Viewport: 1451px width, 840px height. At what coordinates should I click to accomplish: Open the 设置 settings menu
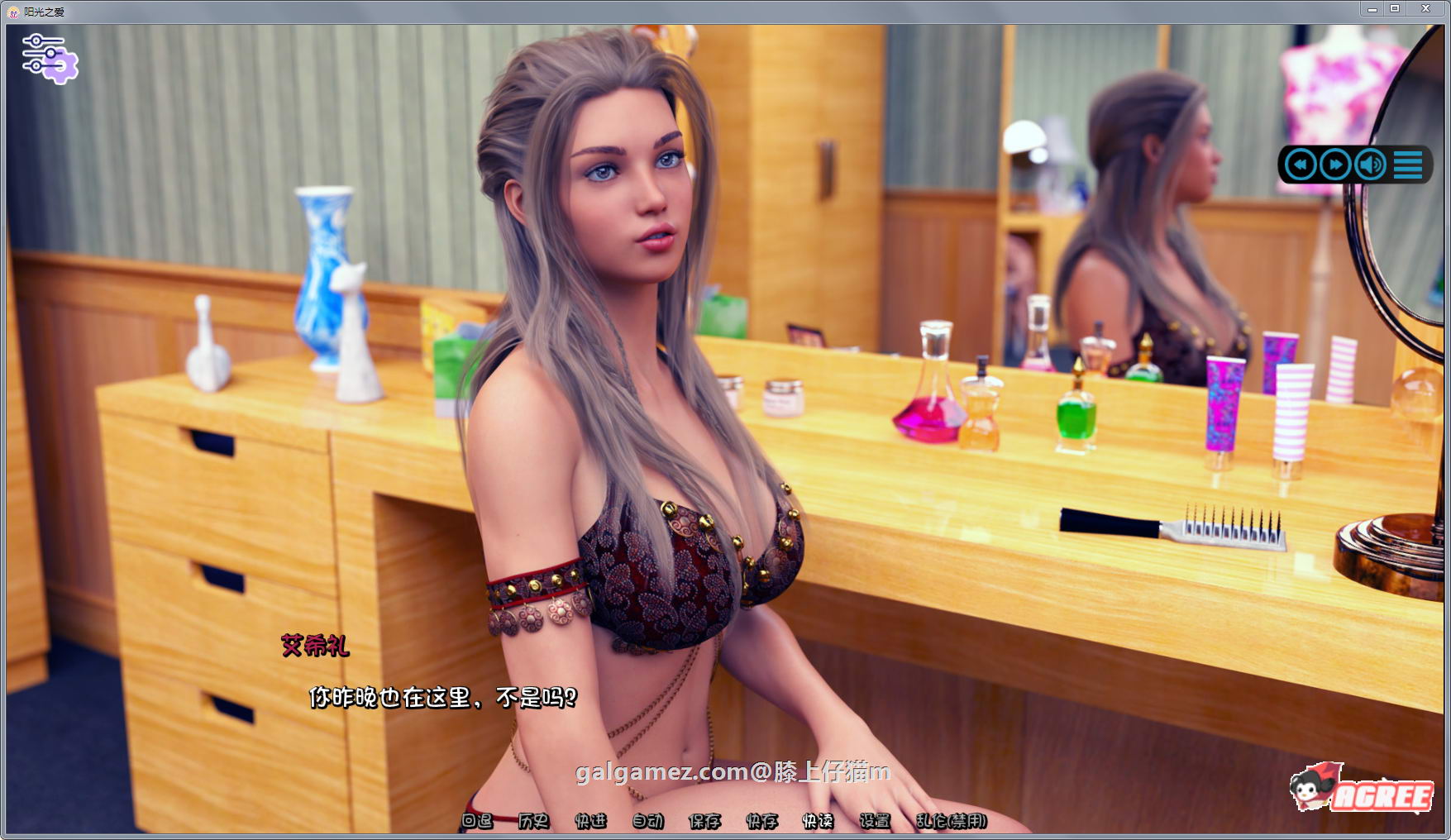pyautogui.click(x=875, y=821)
